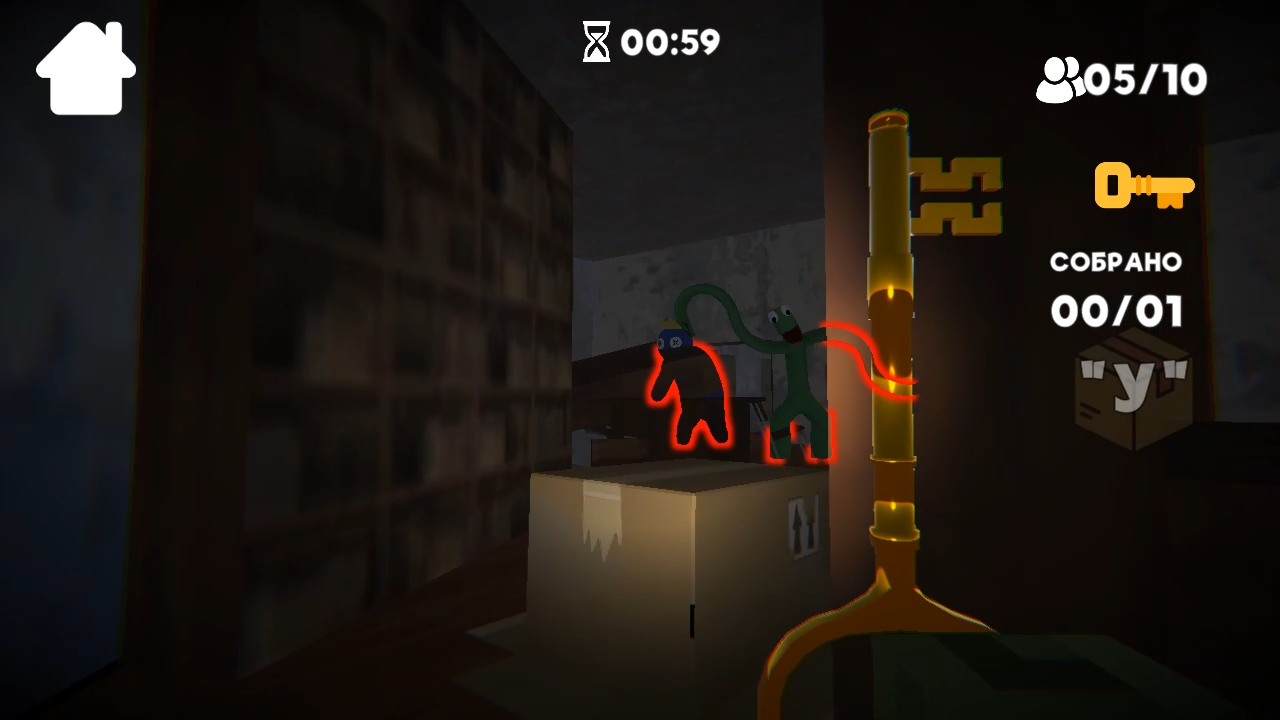The width and height of the screenshot is (1280, 720).
Task: Open the home menu via house button
Action: pos(85,67)
